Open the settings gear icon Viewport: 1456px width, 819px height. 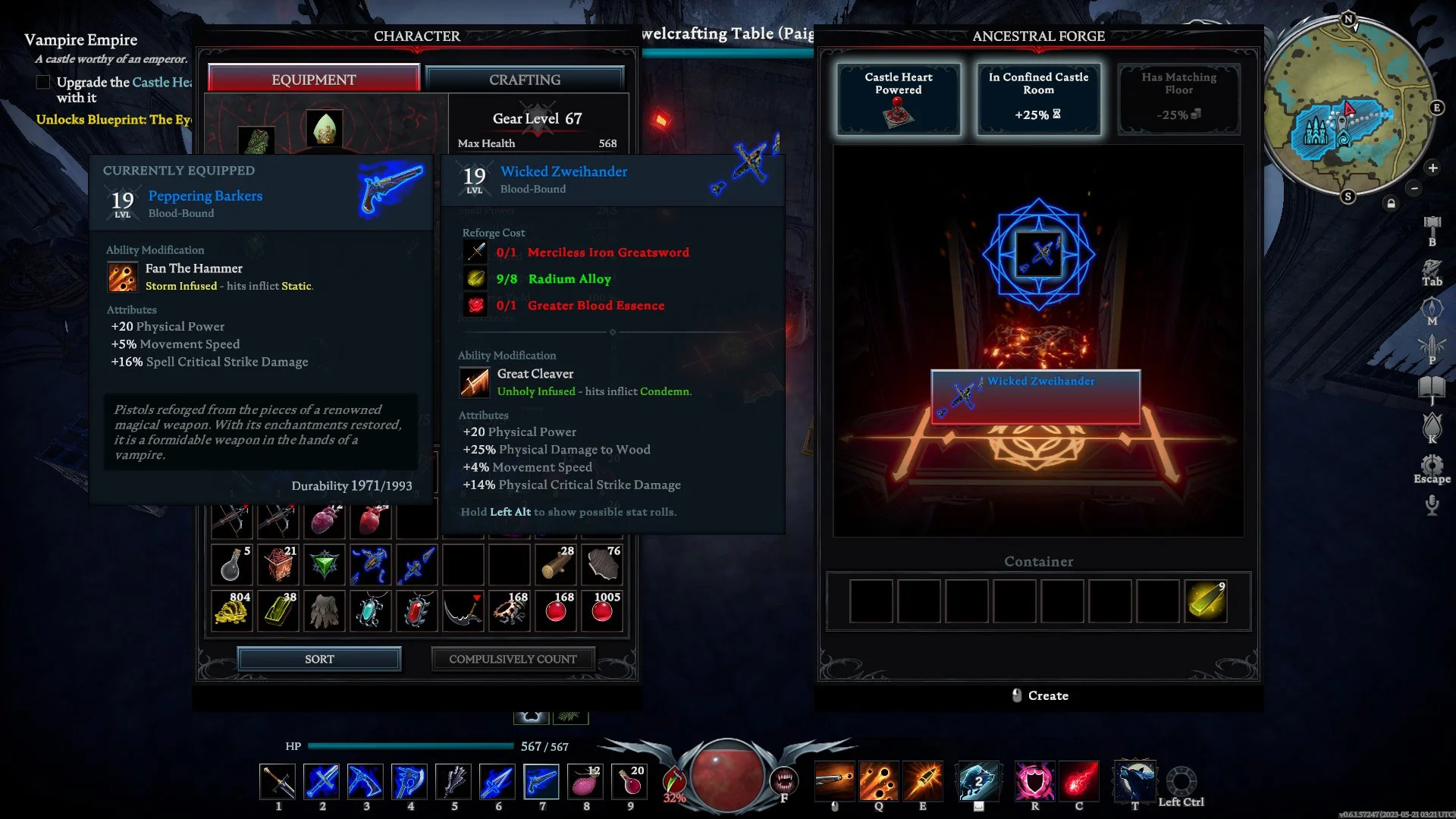(x=1432, y=465)
